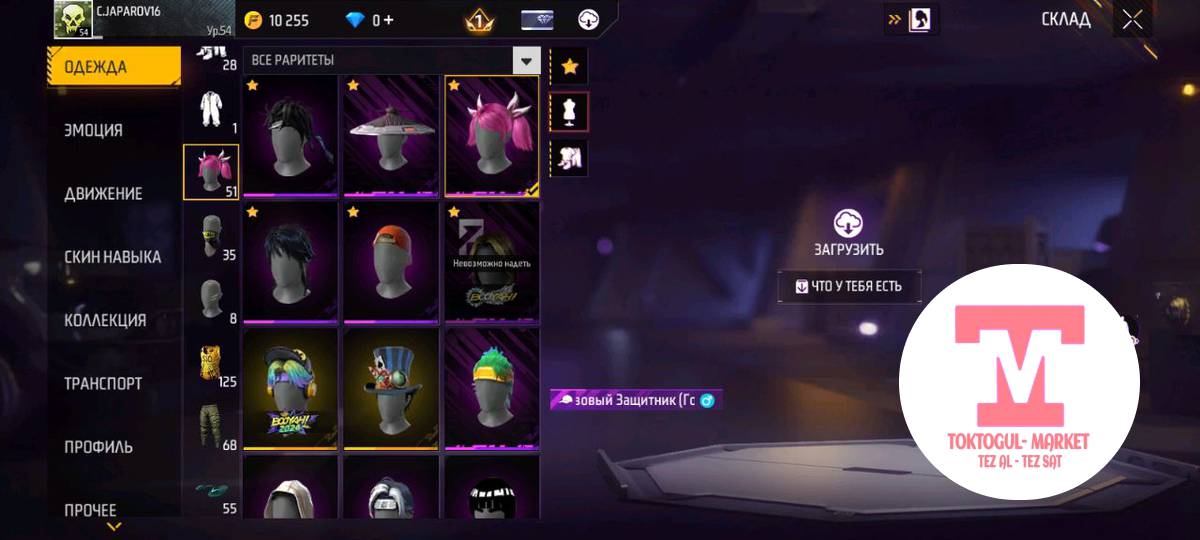
Task: Close the Склад screen
Action: [1131, 19]
